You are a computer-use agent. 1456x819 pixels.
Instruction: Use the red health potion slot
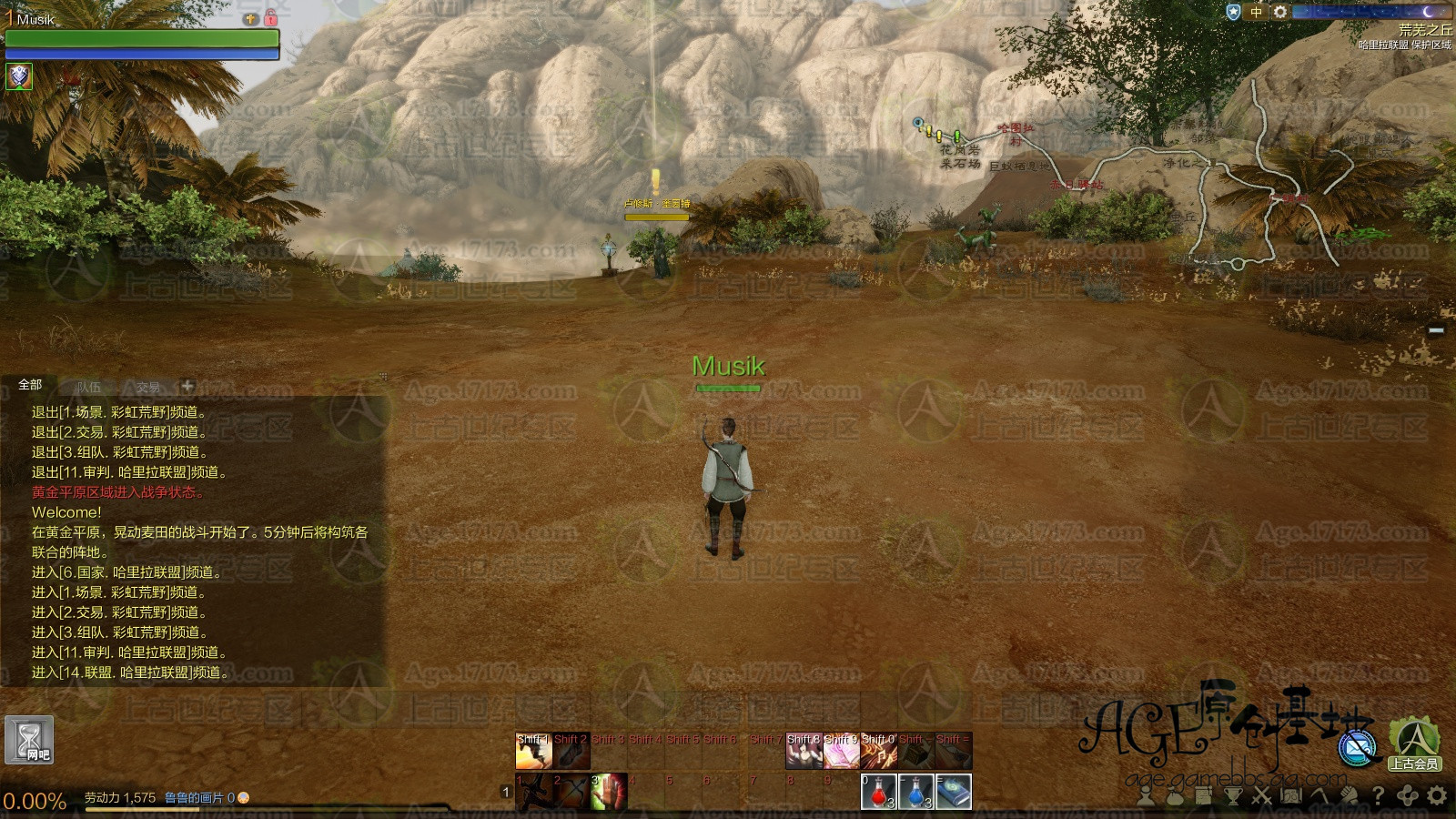[879, 792]
